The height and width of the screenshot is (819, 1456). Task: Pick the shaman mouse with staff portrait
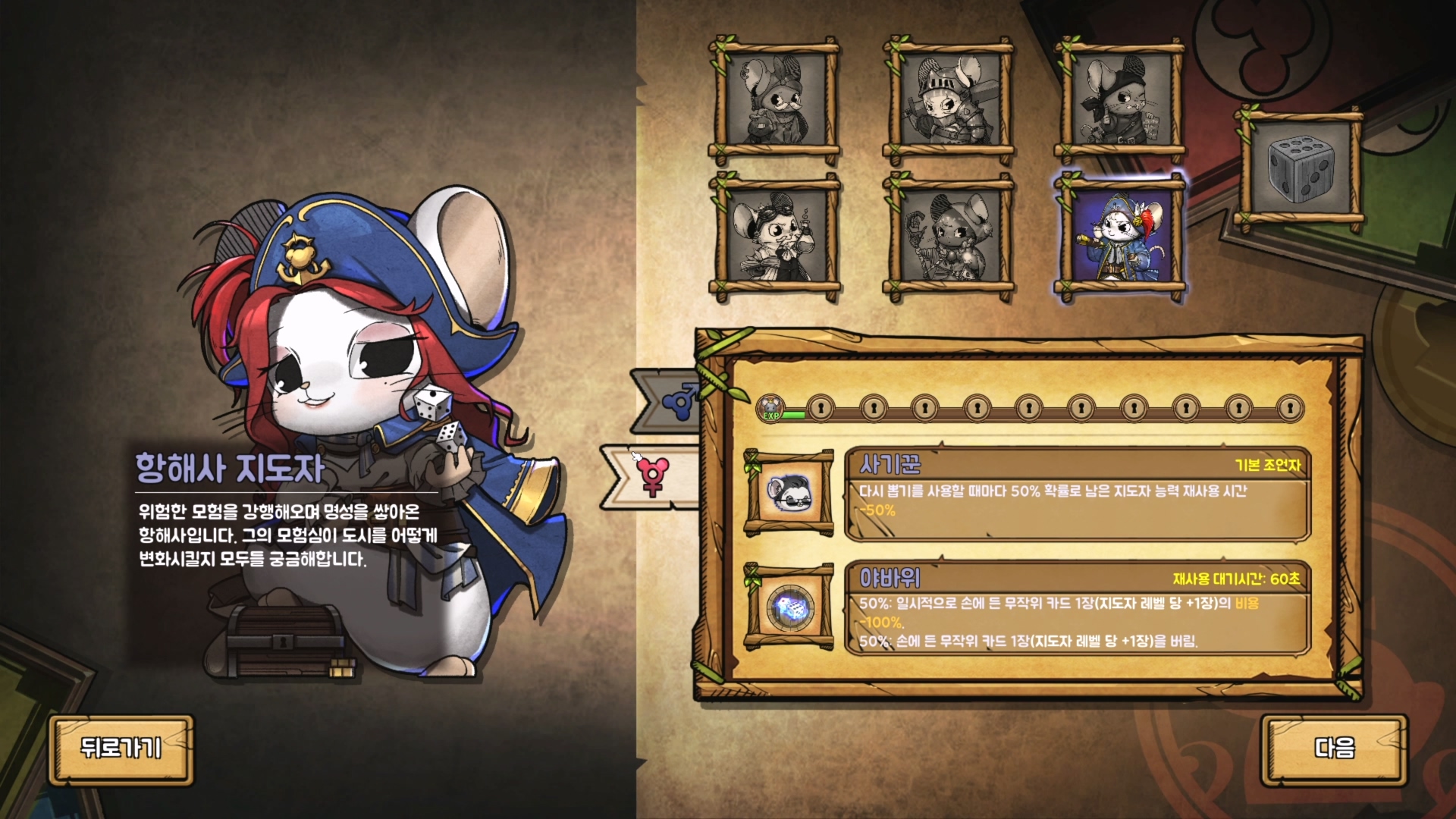[x=948, y=237]
